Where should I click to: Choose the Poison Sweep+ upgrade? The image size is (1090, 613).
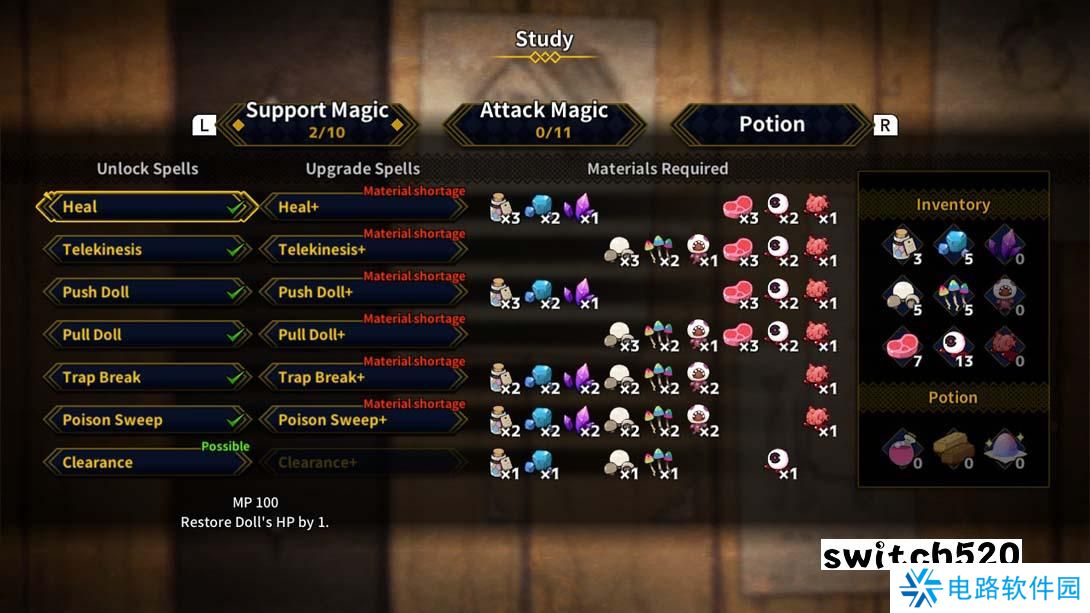coord(362,420)
